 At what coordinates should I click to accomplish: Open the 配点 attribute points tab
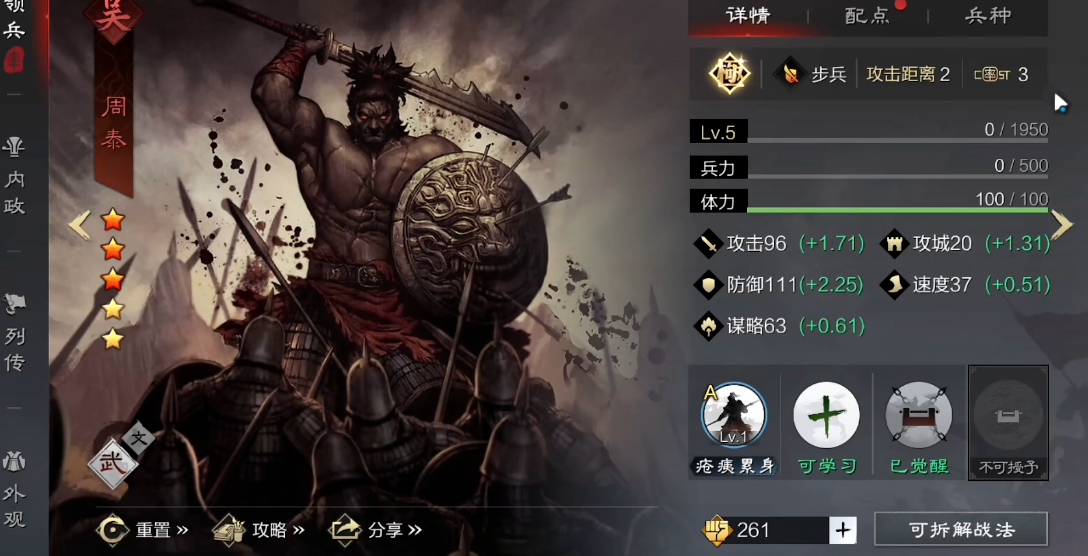click(x=867, y=16)
